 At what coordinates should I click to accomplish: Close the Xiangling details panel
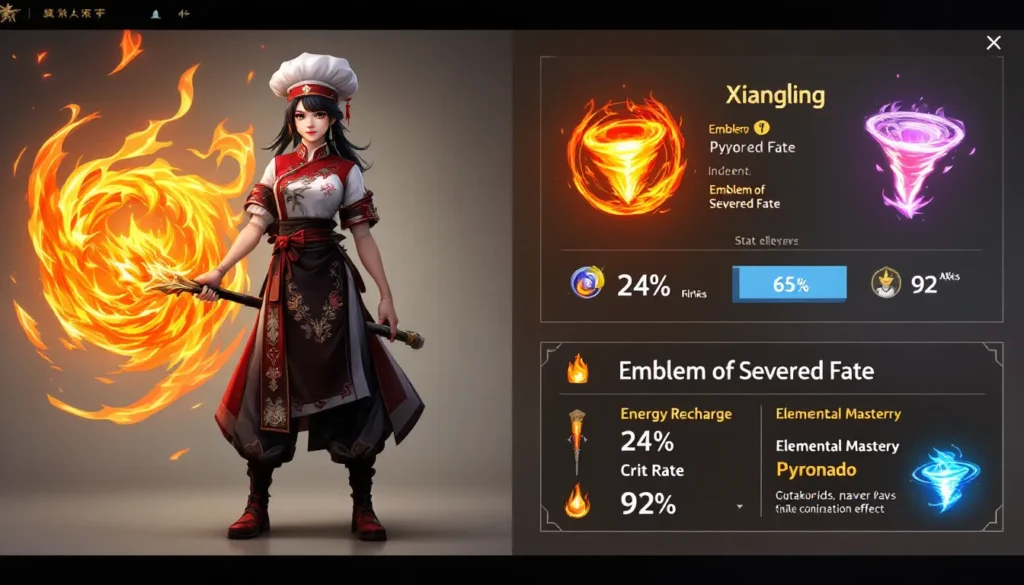tap(993, 42)
